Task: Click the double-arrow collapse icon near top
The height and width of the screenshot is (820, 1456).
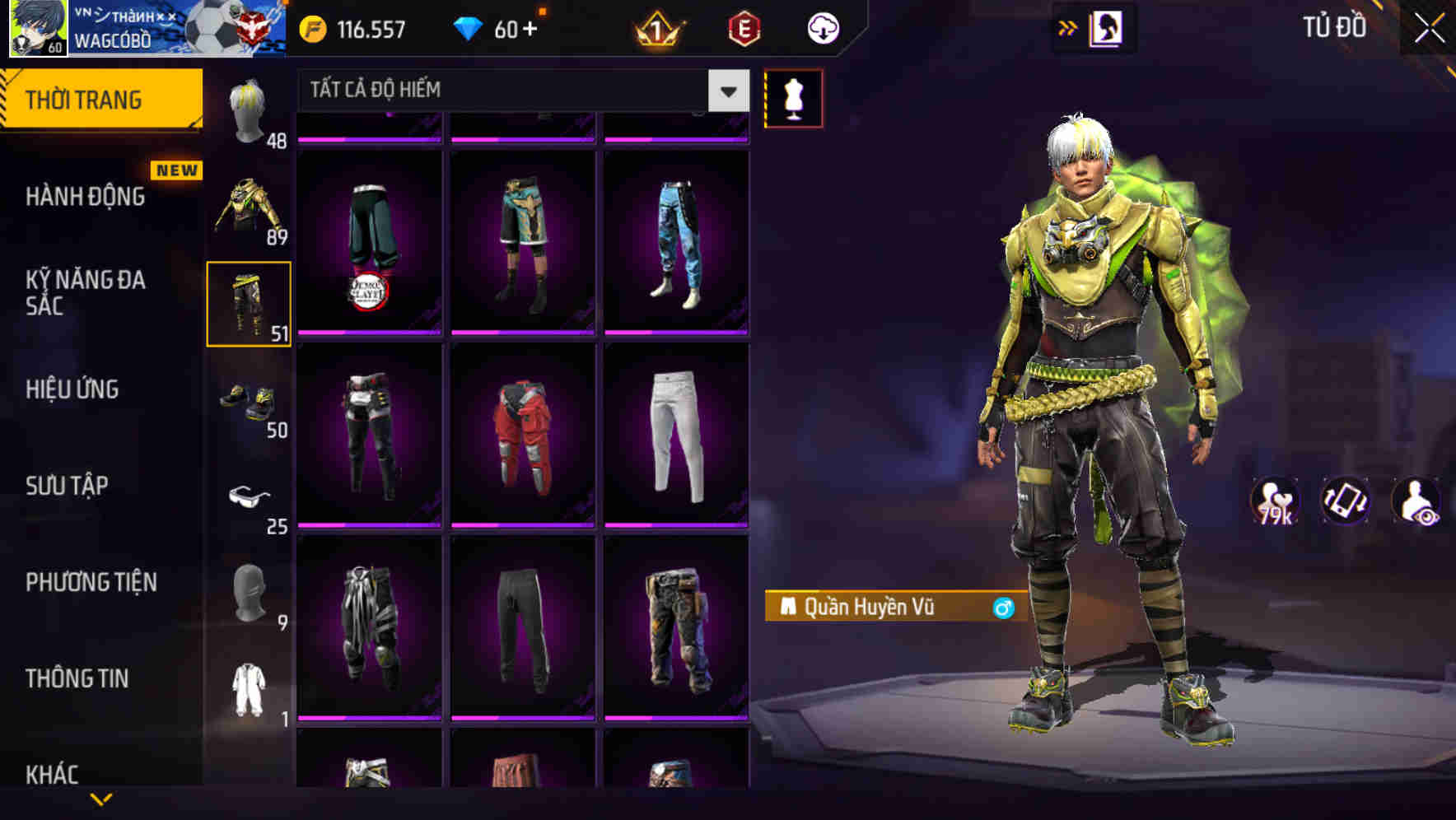Action: point(1067,27)
